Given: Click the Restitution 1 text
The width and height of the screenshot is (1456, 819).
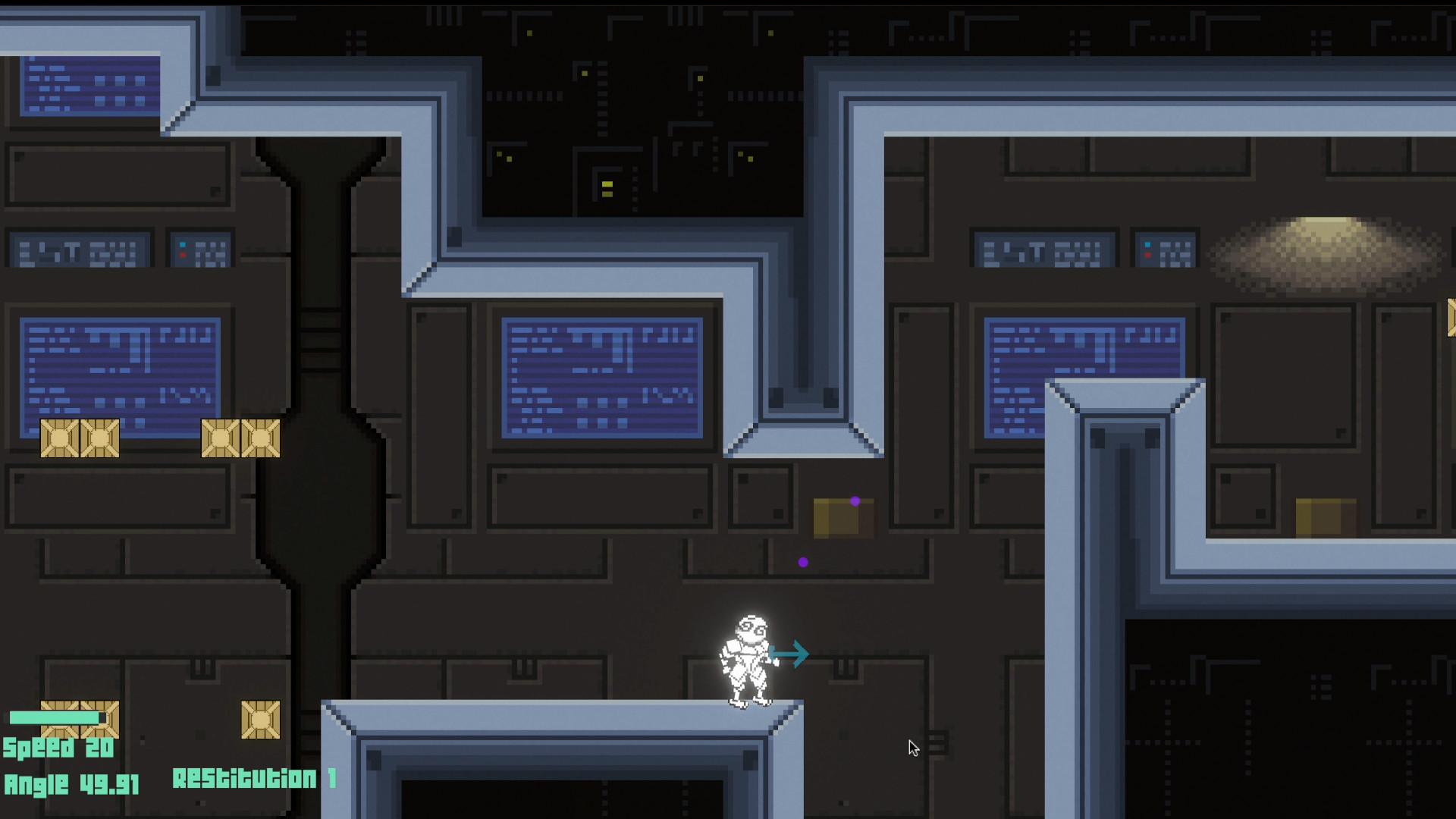Looking at the screenshot, I should pos(256,779).
